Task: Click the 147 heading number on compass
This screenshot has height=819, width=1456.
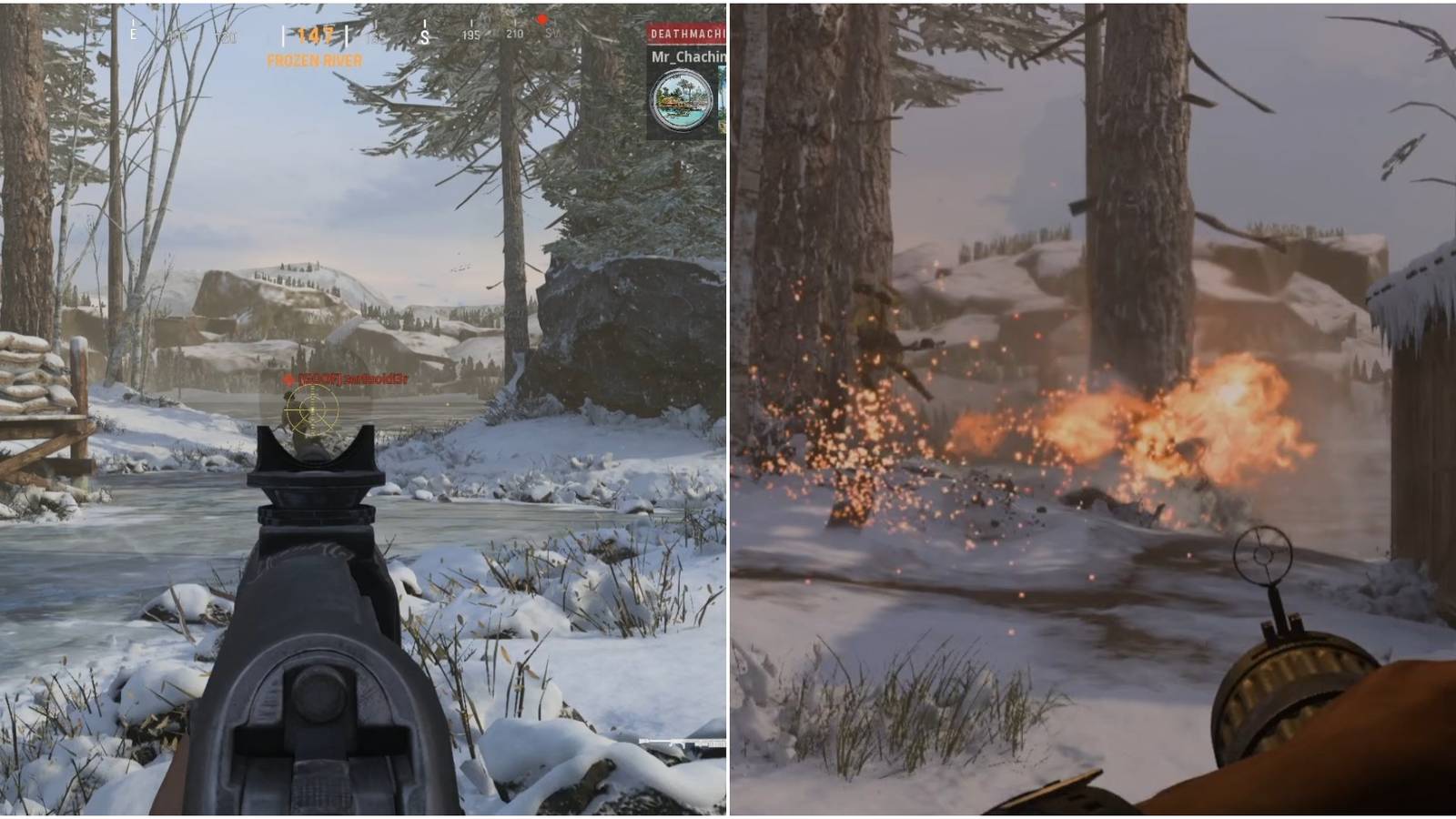Action: pyautogui.click(x=314, y=33)
